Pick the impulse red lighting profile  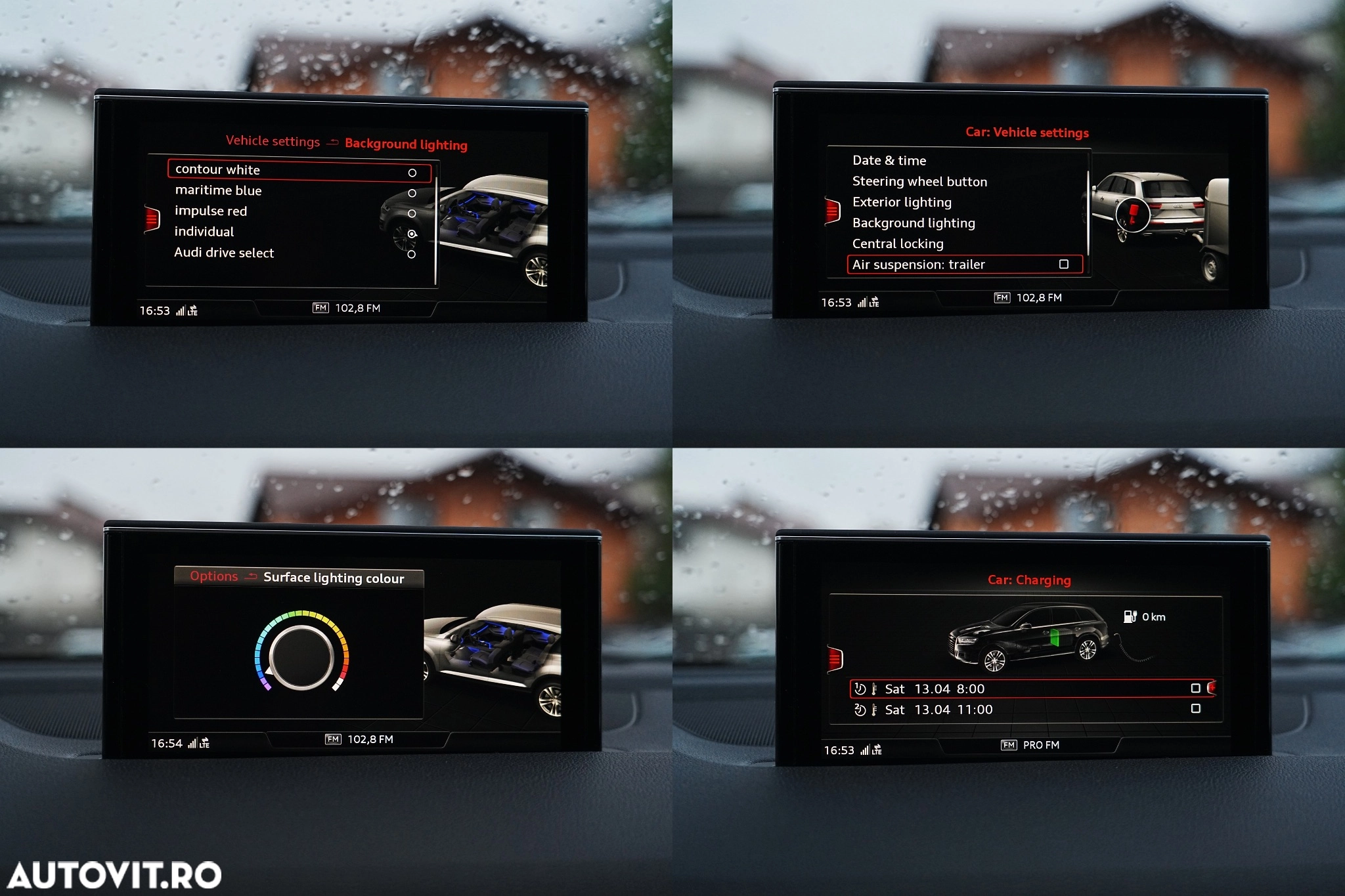click(x=210, y=211)
